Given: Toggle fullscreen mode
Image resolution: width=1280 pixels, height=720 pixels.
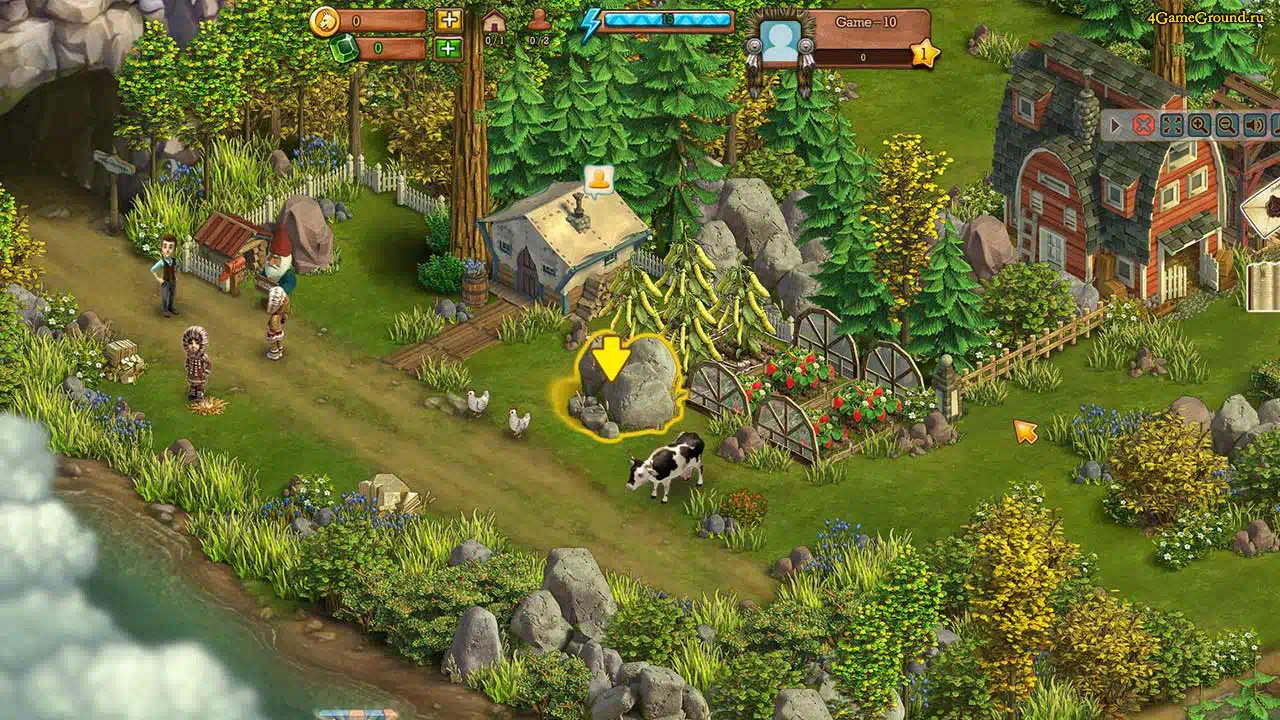Looking at the screenshot, I should coord(1171,125).
